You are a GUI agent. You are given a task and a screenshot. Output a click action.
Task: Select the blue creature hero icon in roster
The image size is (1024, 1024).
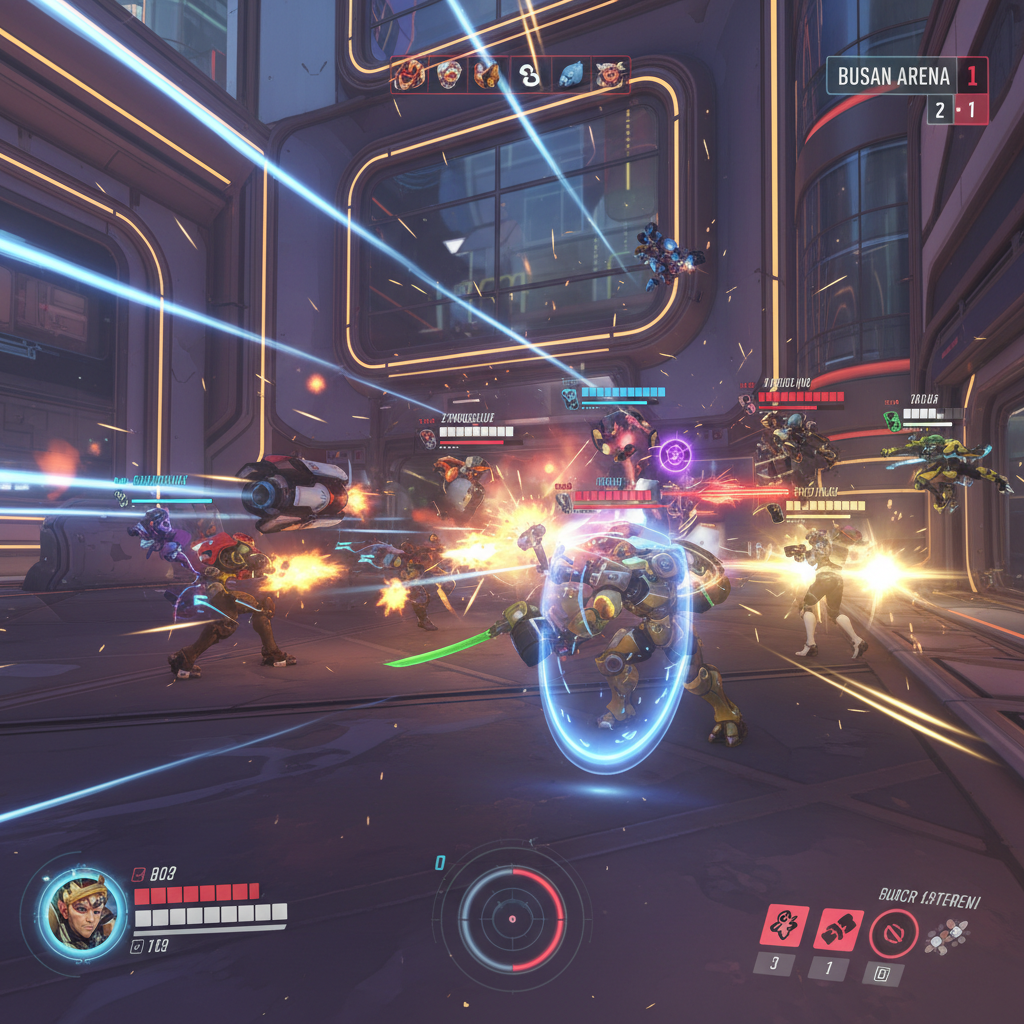pyautogui.click(x=570, y=75)
